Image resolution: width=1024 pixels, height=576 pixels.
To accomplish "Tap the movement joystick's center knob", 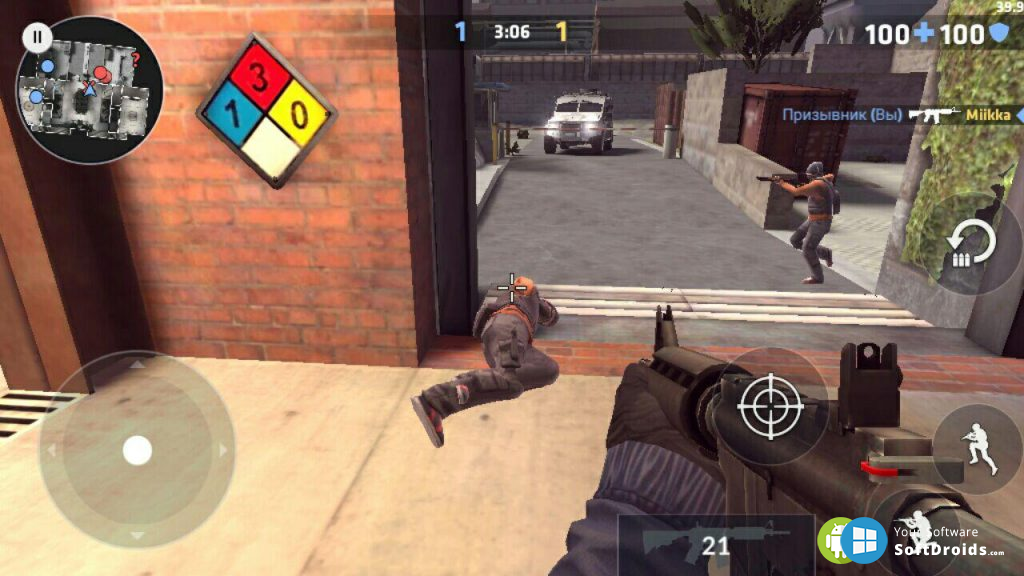I will [x=137, y=450].
